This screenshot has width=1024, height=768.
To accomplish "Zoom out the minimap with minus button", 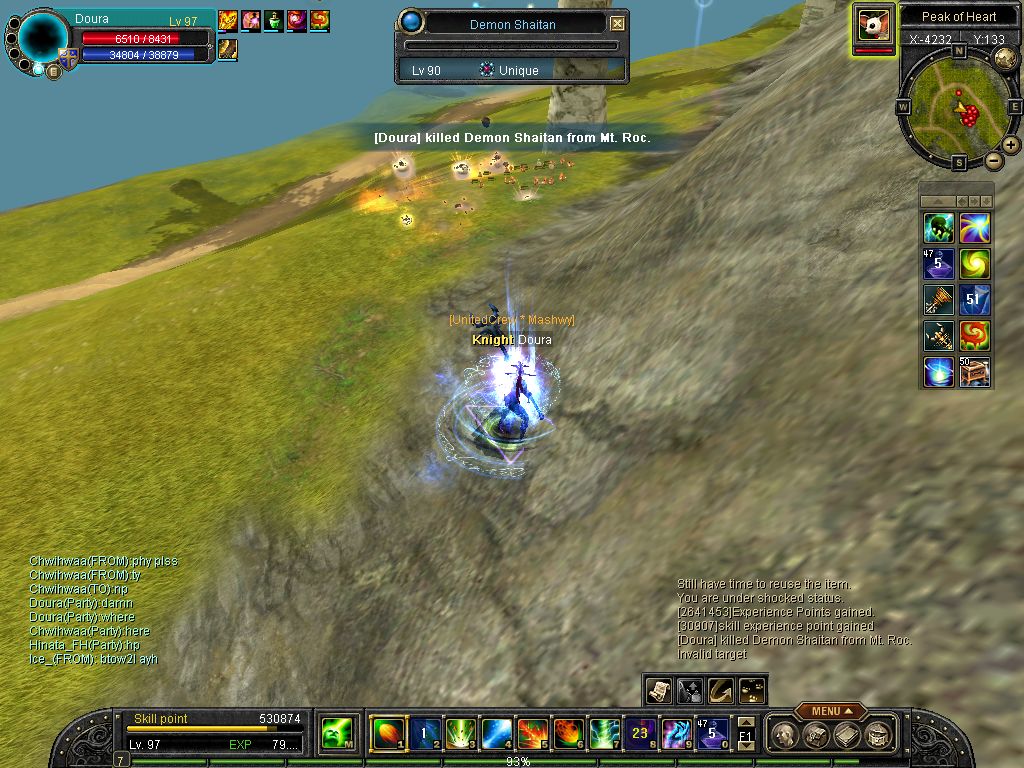I will pos(993,160).
